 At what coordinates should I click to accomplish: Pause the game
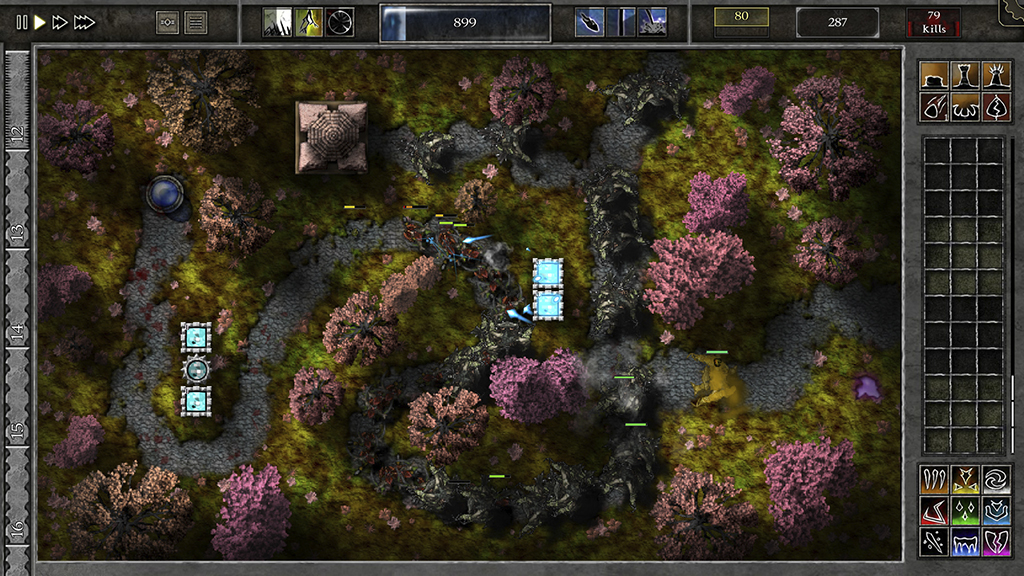point(21,22)
